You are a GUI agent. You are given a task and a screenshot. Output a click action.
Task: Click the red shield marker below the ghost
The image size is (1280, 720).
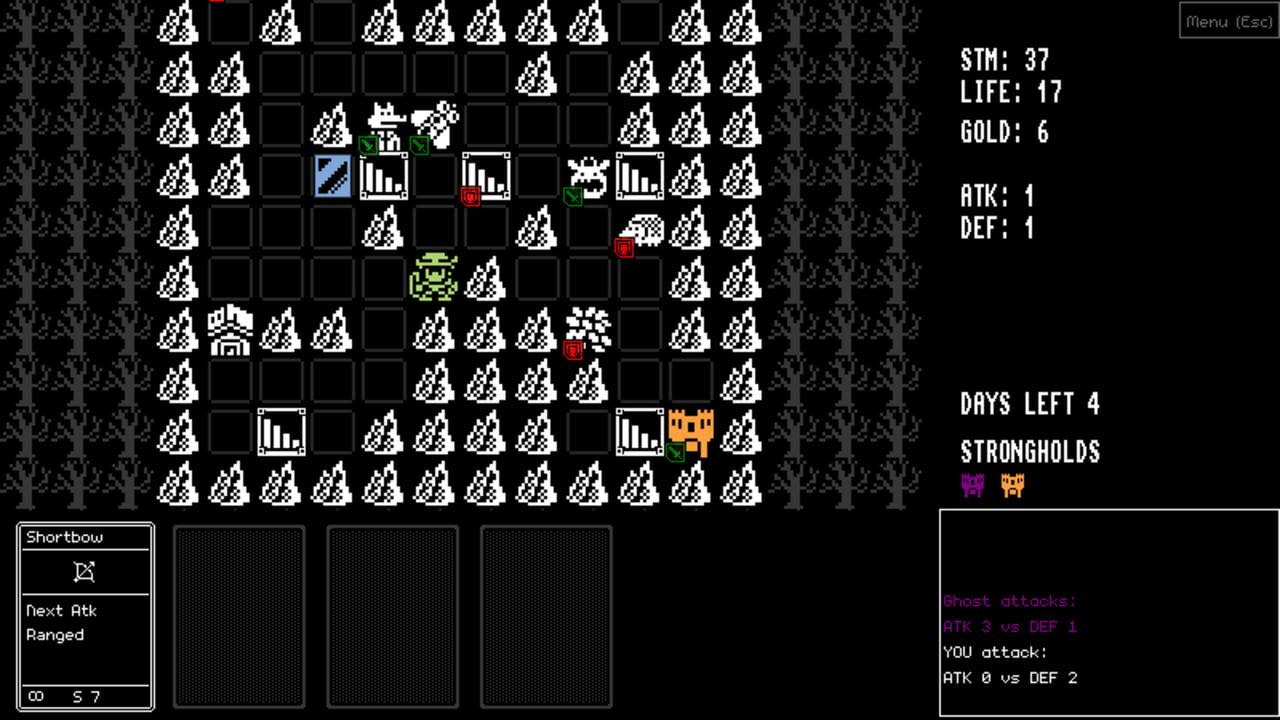tap(571, 350)
